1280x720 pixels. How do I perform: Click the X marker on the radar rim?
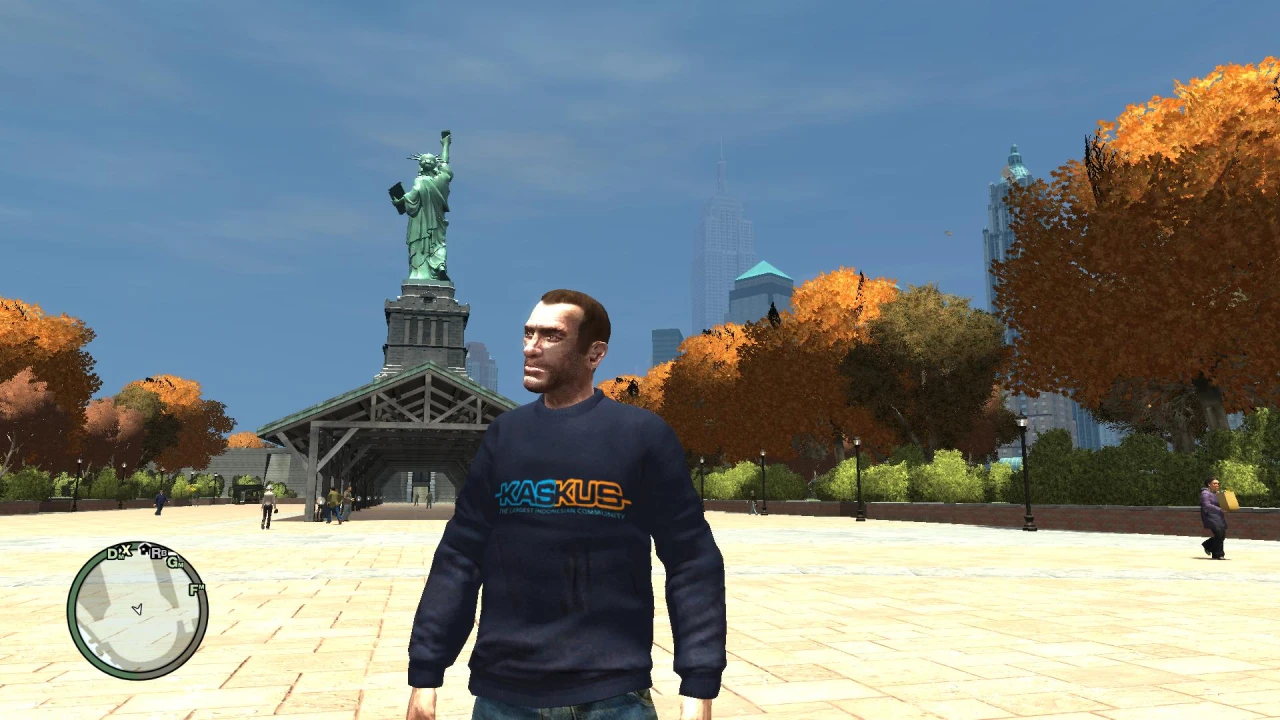click(x=125, y=549)
